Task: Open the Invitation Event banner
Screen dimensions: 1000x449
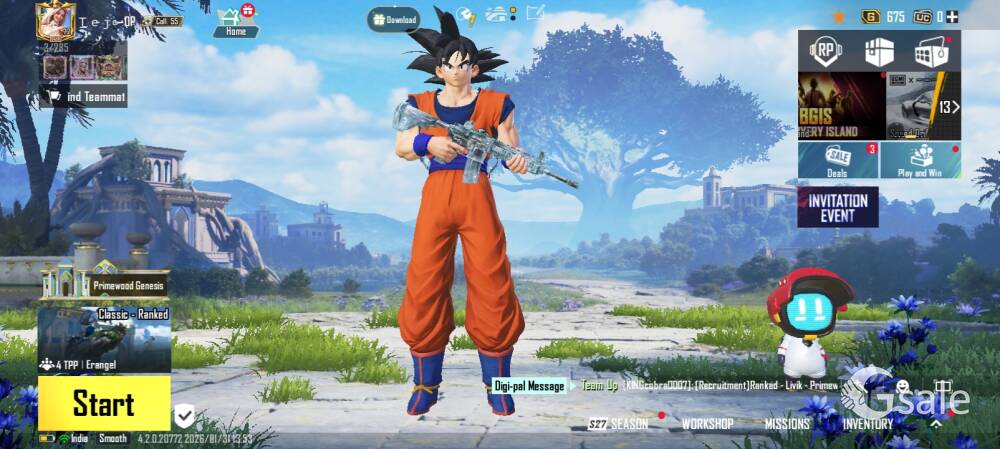Action: [838, 206]
